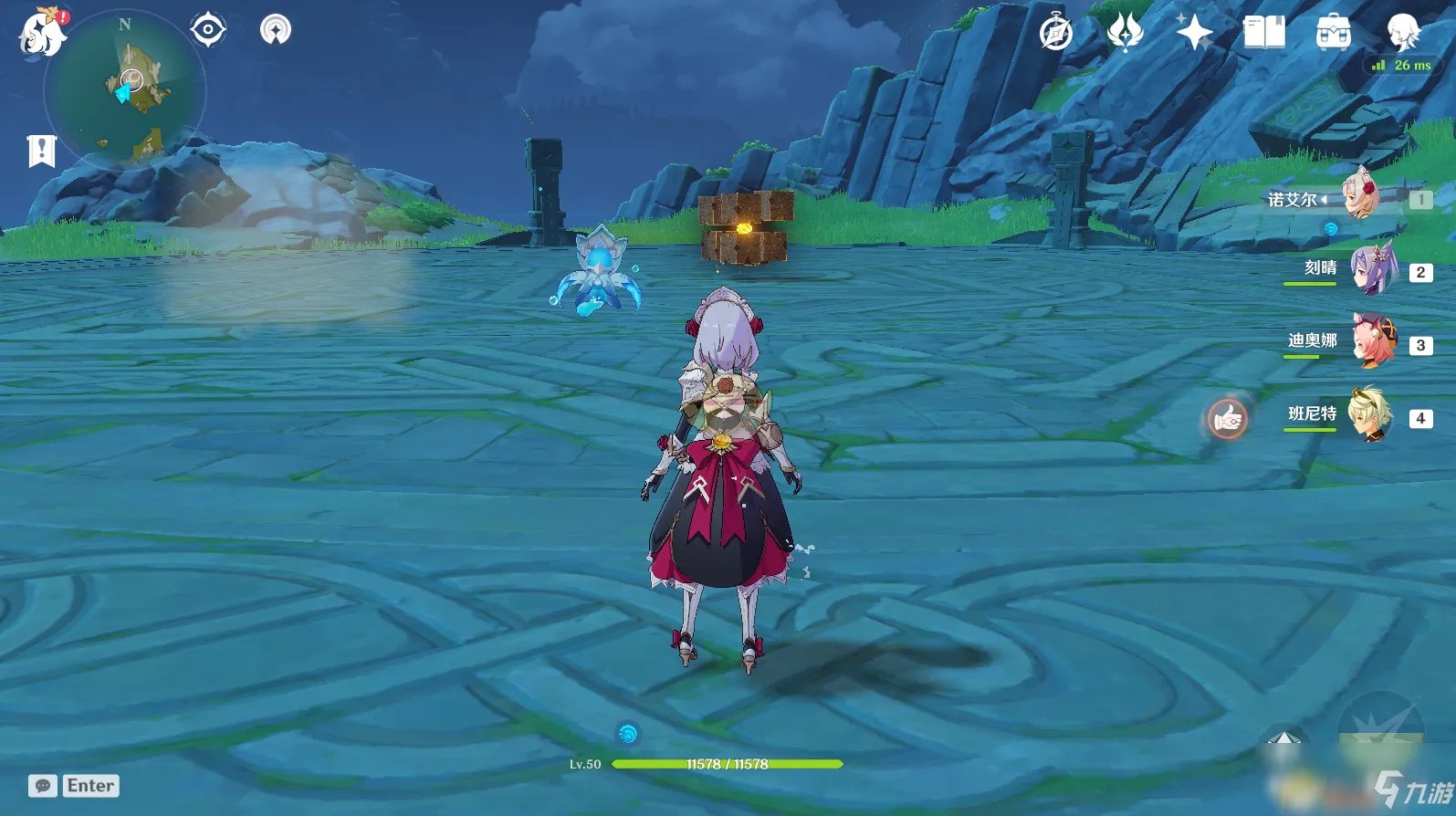
Task: Open the chat box speech bubble
Action: tap(43, 786)
